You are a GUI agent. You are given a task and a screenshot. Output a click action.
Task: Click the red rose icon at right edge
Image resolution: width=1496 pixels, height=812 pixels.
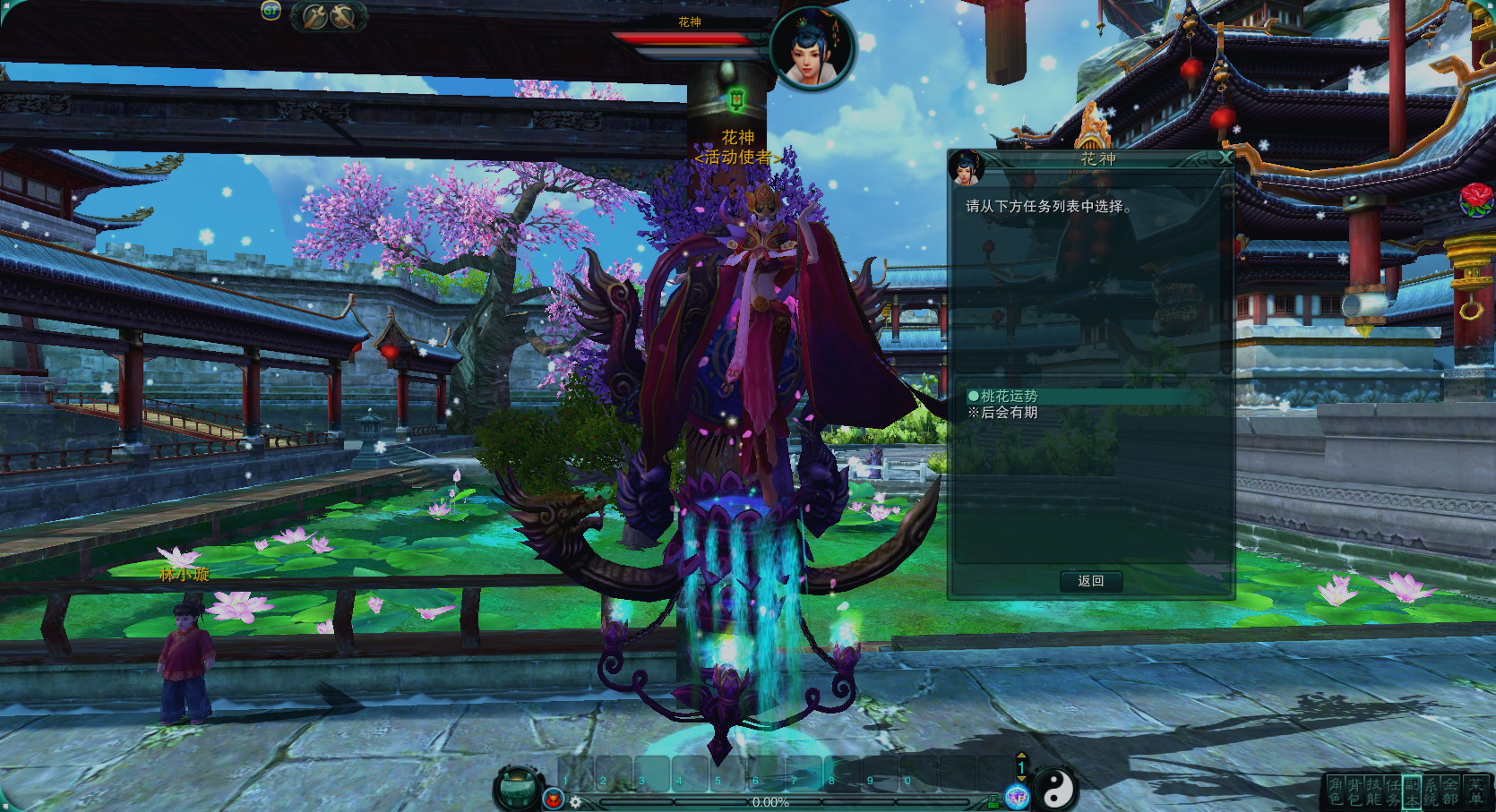(1476, 198)
